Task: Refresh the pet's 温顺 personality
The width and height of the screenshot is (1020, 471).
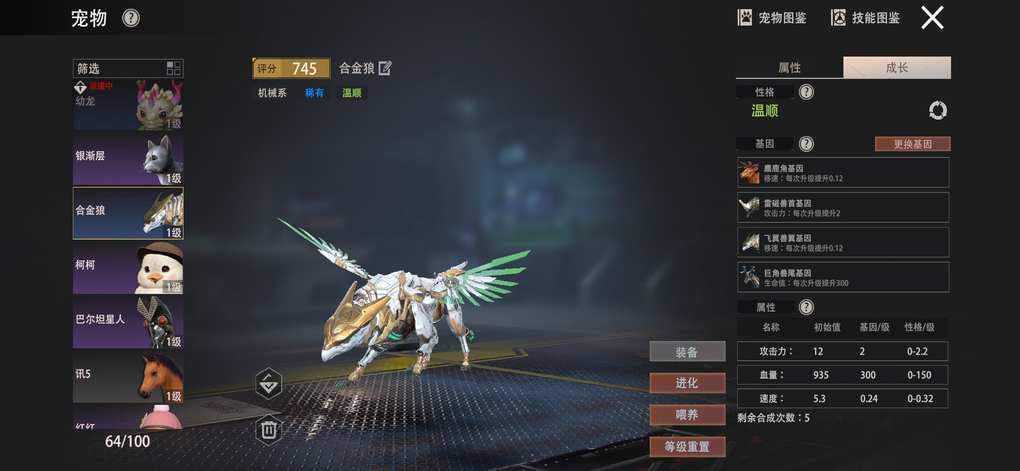Action: click(937, 111)
